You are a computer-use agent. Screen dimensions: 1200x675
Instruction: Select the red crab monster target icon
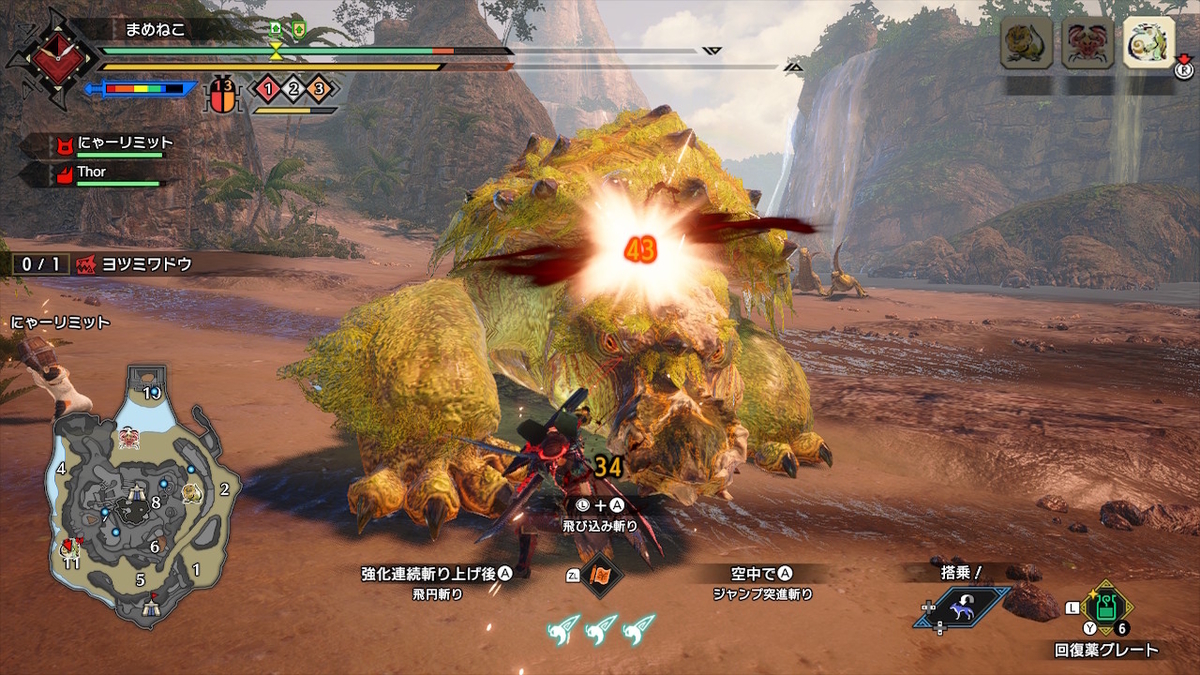1087,43
